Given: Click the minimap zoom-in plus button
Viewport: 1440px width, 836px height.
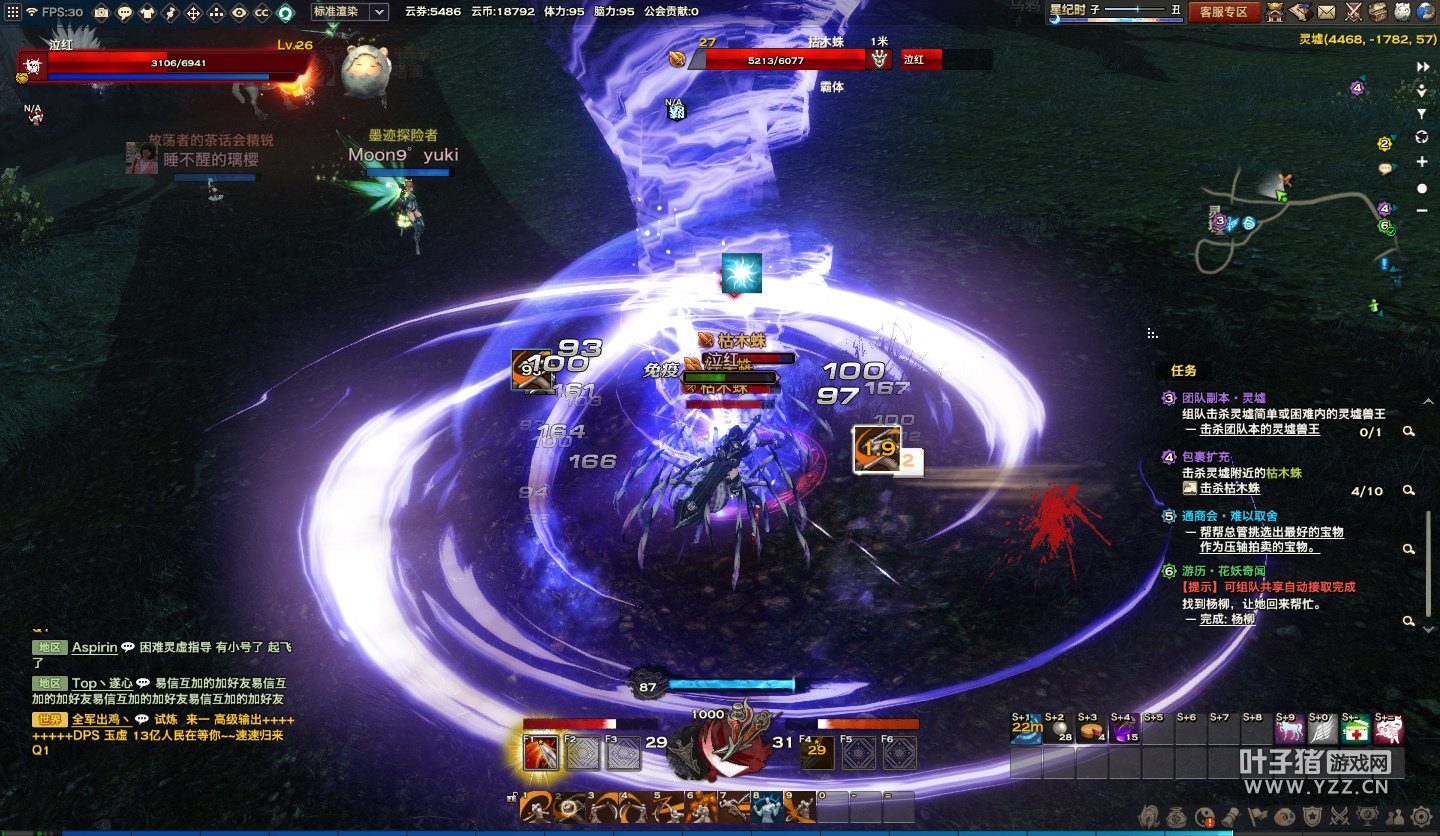Looking at the screenshot, I should pyautogui.click(x=1422, y=162).
